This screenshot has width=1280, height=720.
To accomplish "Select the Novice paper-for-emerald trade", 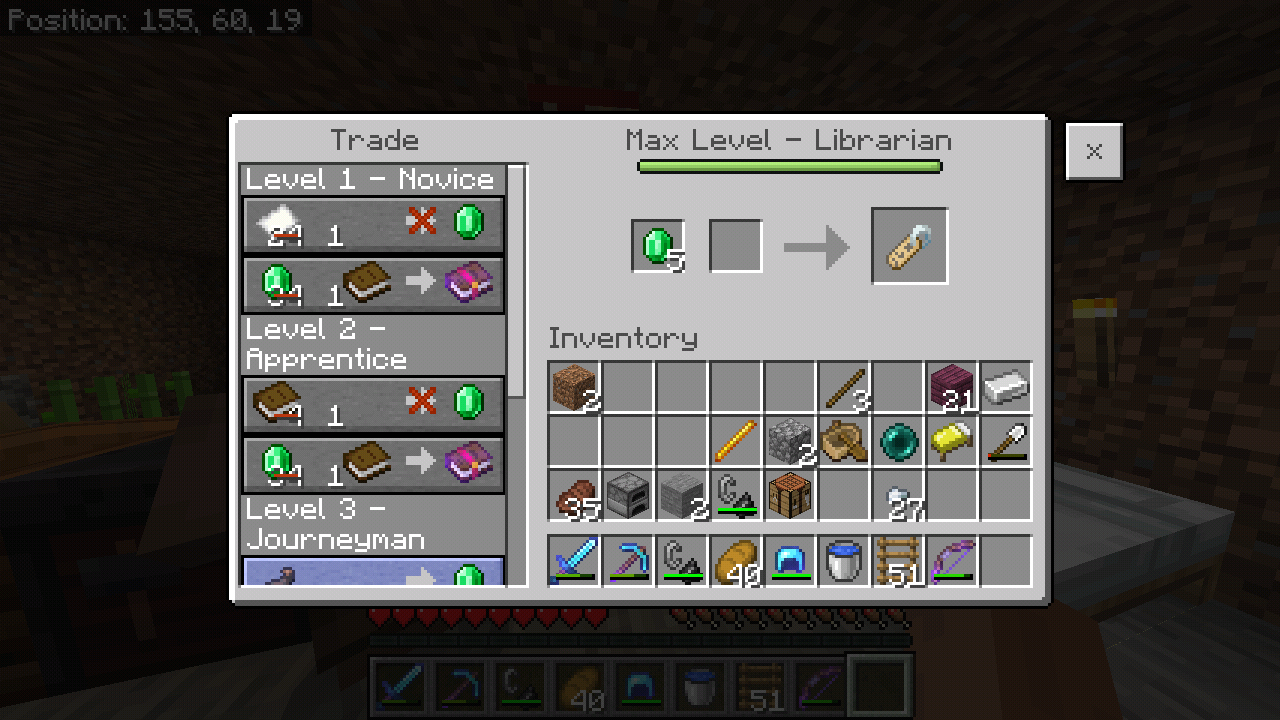I will [373, 225].
